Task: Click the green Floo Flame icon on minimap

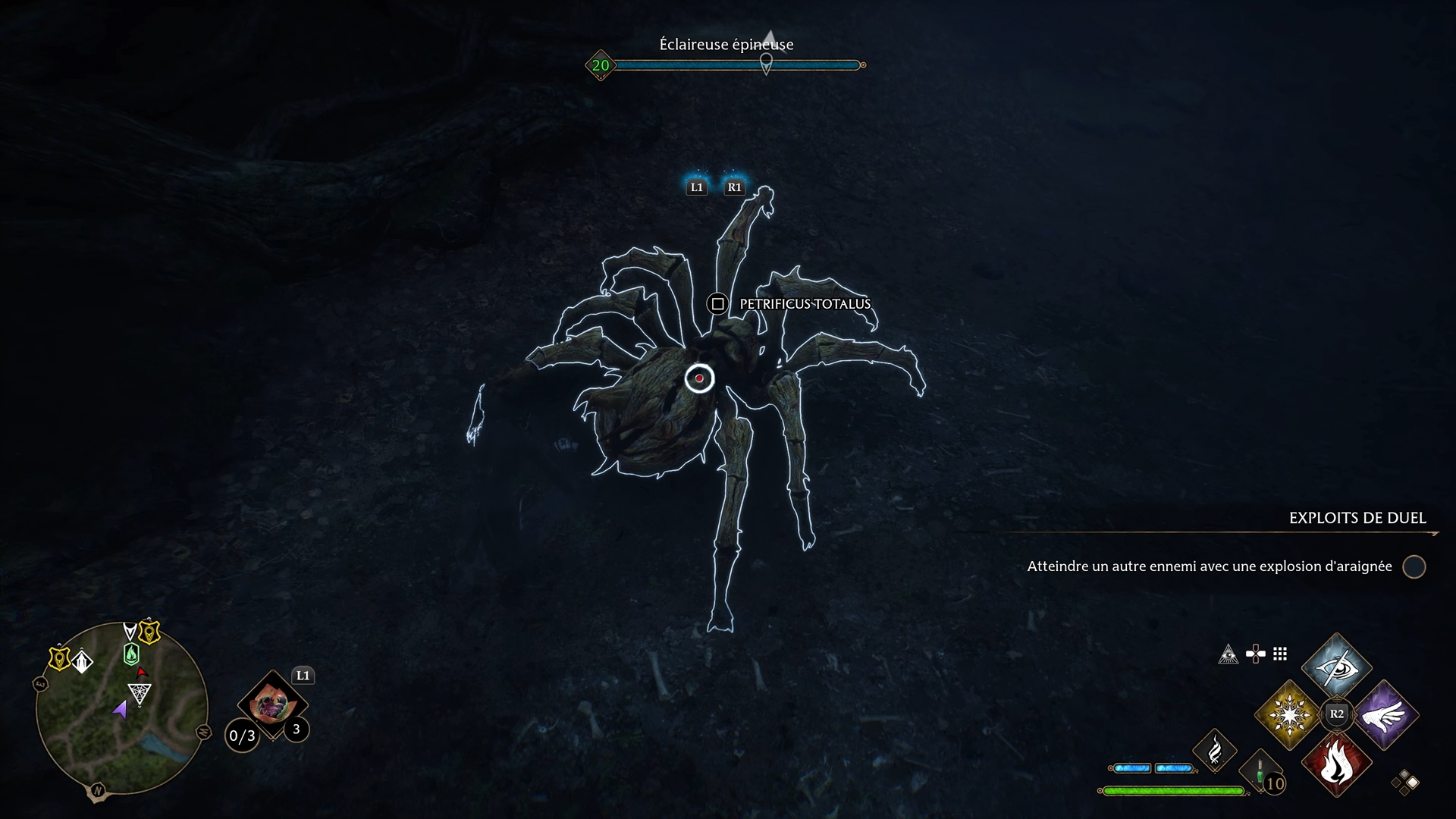Action: click(x=131, y=653)
